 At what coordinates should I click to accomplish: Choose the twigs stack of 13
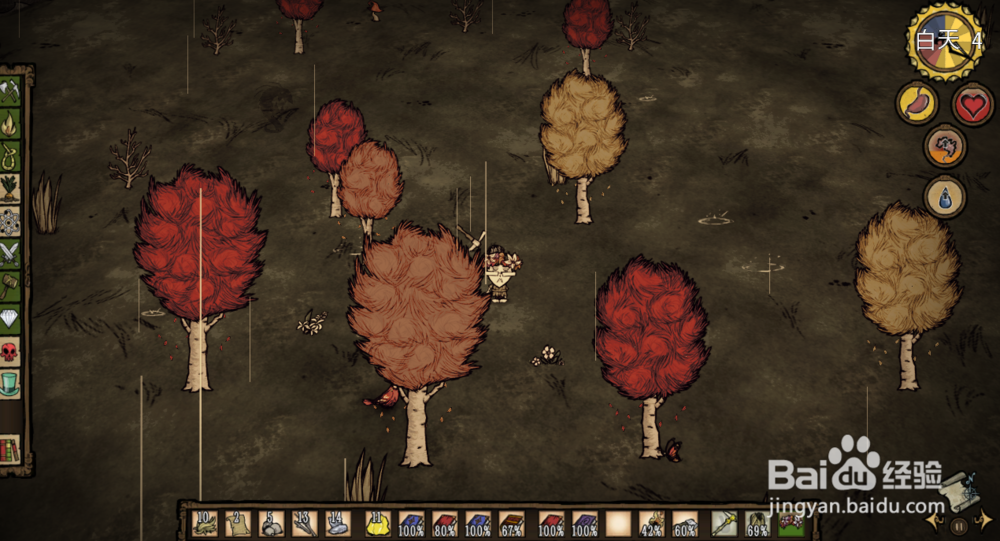(305, 523)
